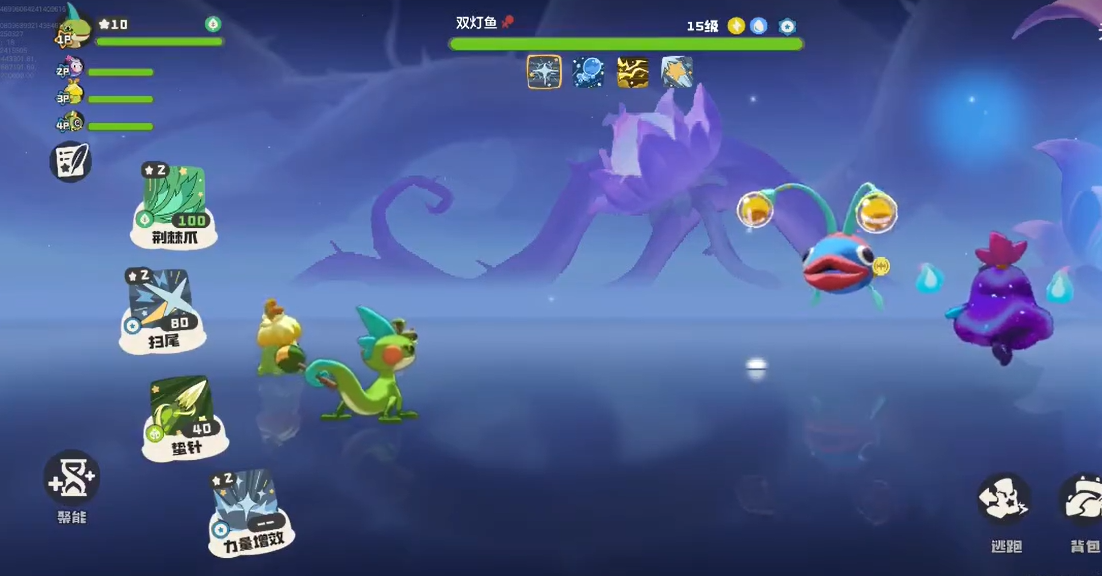
Task: Click the red pin beside 双灯鱼
Action: pyautogui.click(x=508, y=22)
